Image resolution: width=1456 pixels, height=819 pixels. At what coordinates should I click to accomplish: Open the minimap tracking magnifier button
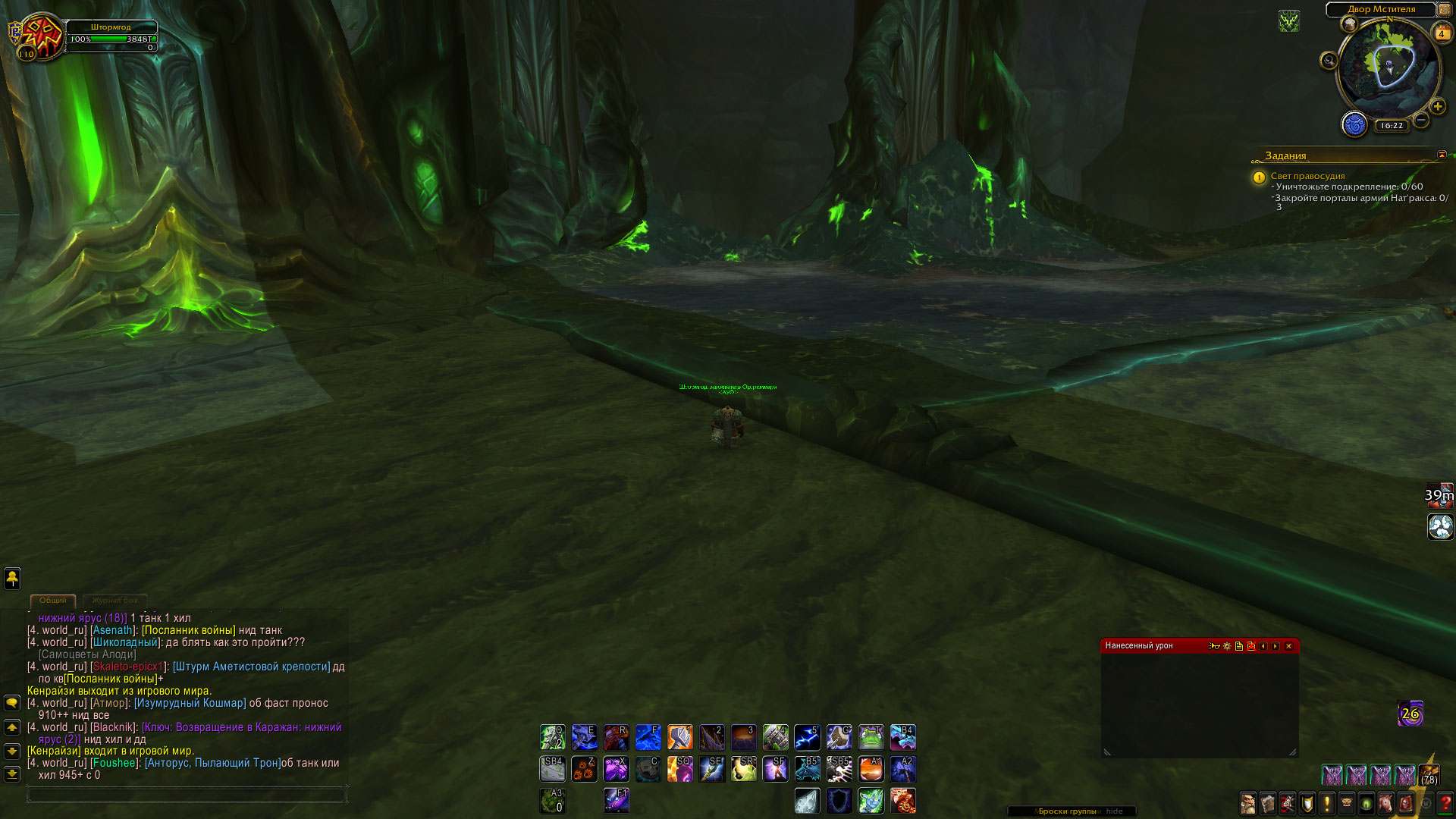click(1329, 61)
